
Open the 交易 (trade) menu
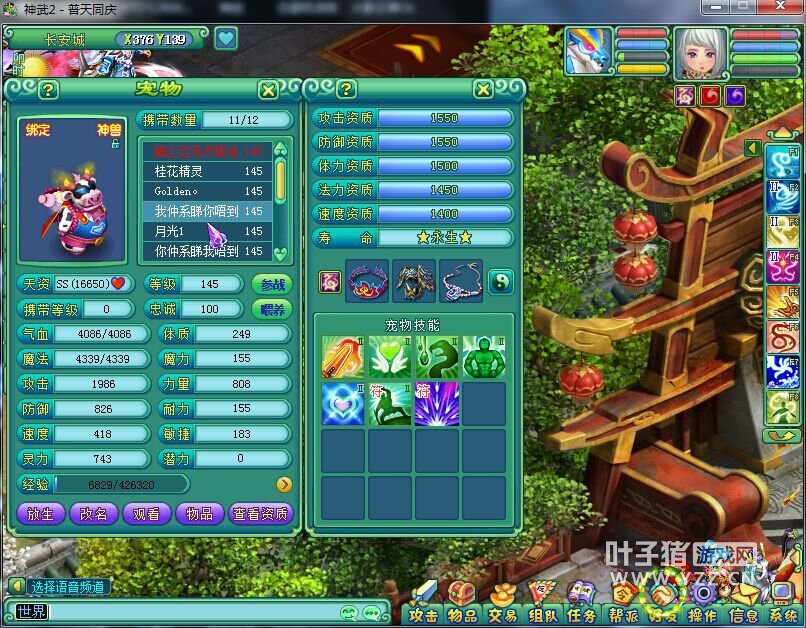(502, 615)
